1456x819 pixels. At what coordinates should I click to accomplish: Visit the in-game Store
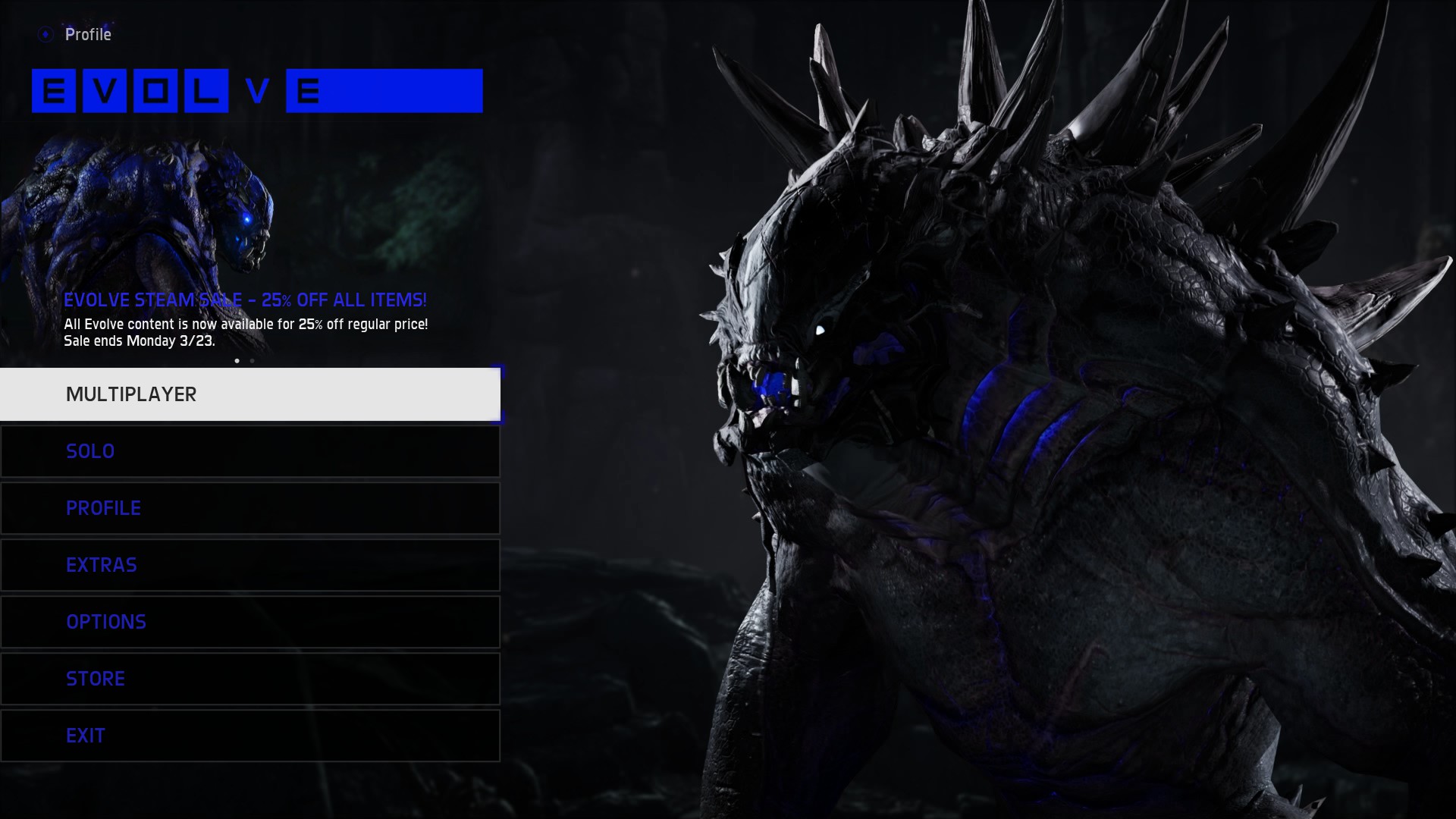pos(249,679)
